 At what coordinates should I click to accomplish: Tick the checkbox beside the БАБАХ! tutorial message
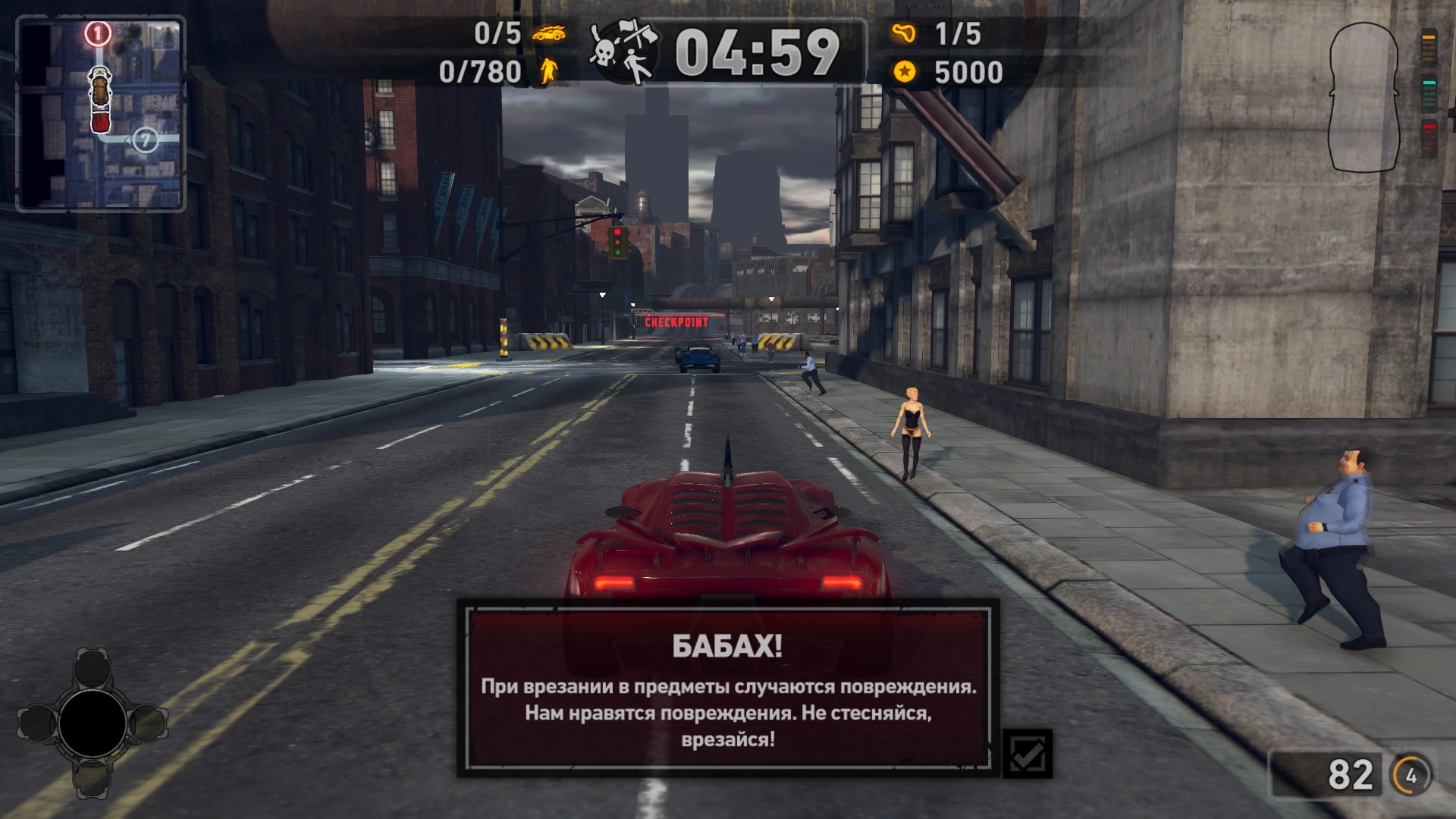click(1028, 754)
